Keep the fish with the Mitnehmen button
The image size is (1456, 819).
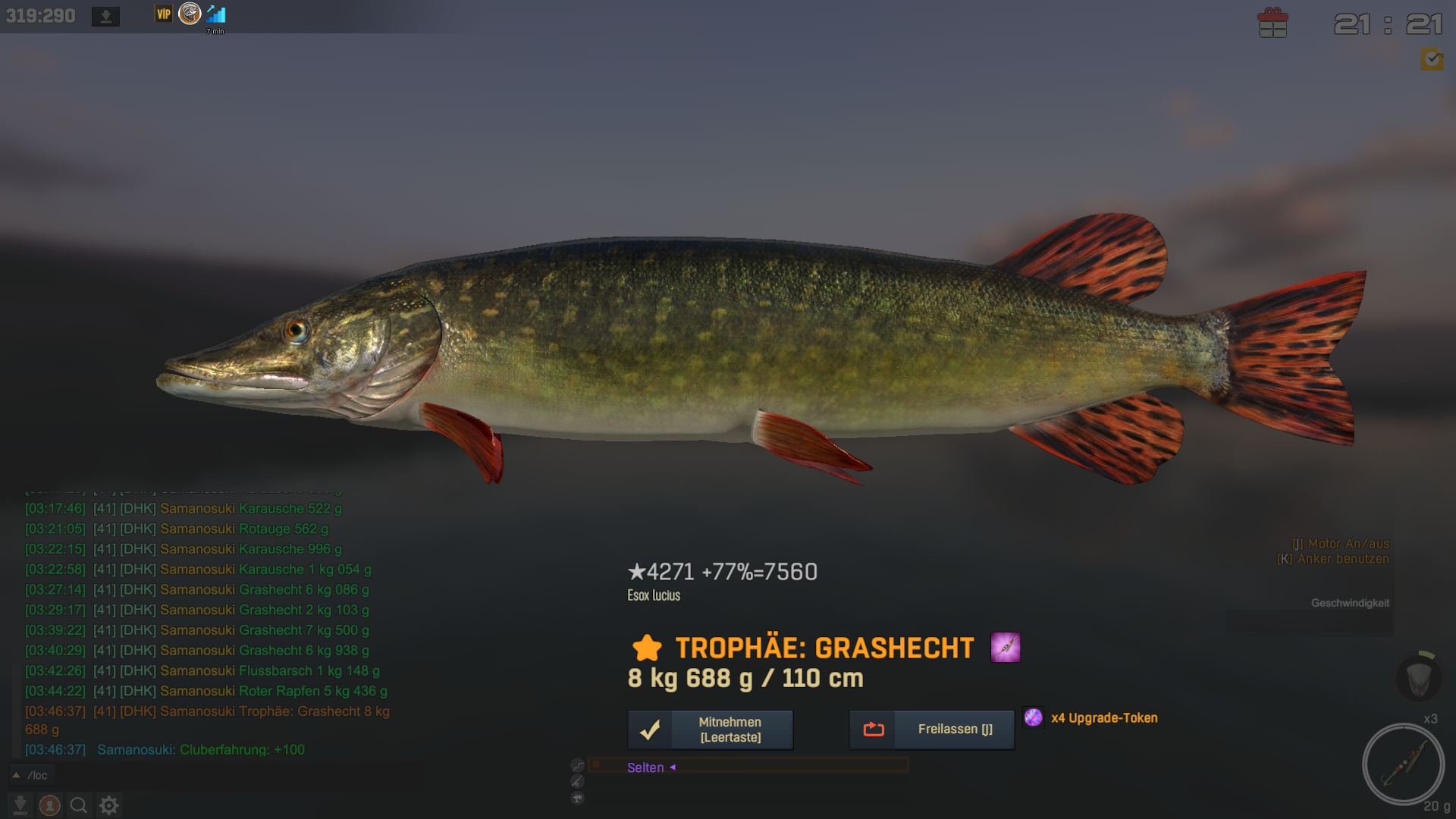[711, 730]
